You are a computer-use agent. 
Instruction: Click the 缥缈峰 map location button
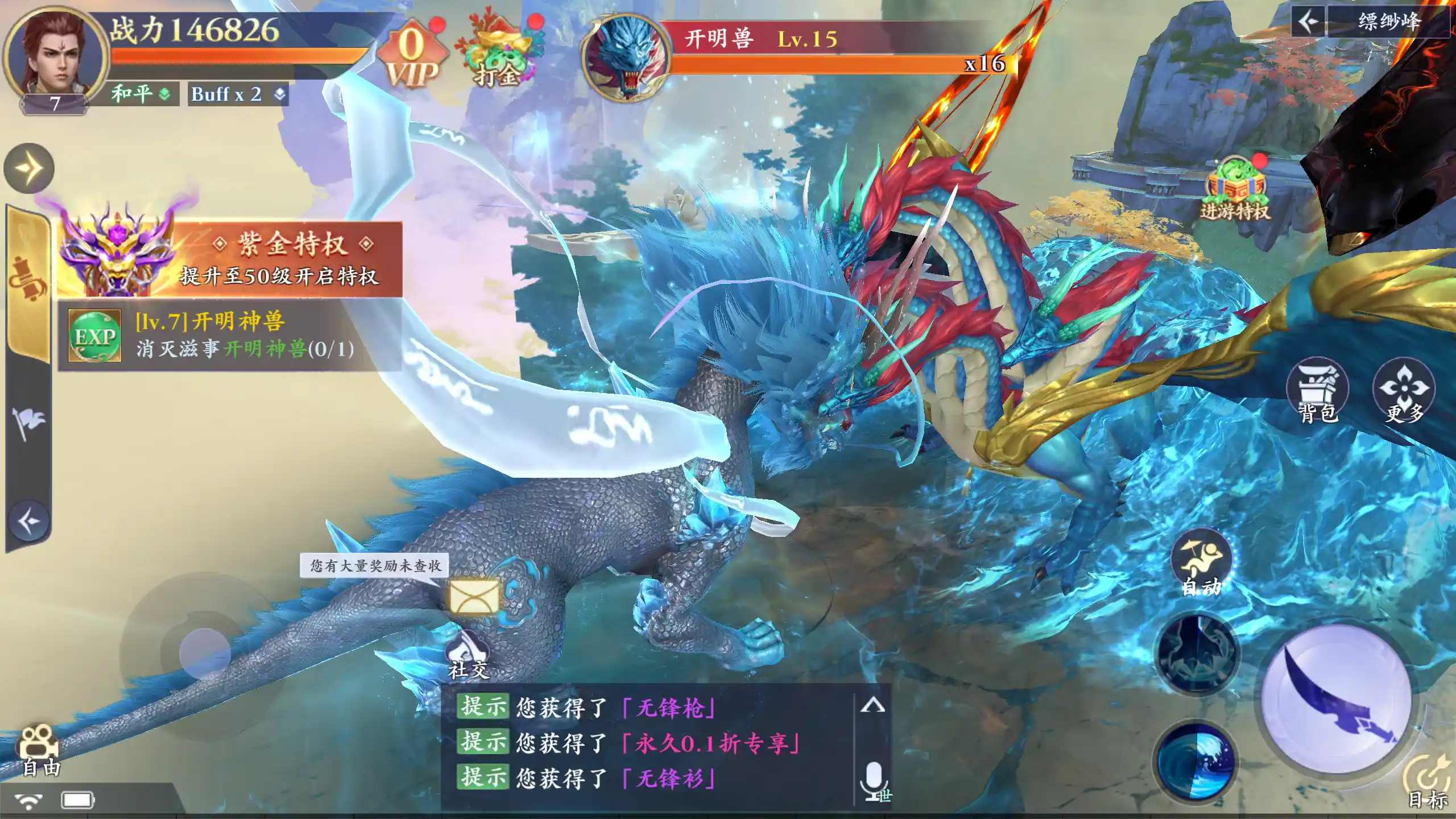pos(1388,22)
